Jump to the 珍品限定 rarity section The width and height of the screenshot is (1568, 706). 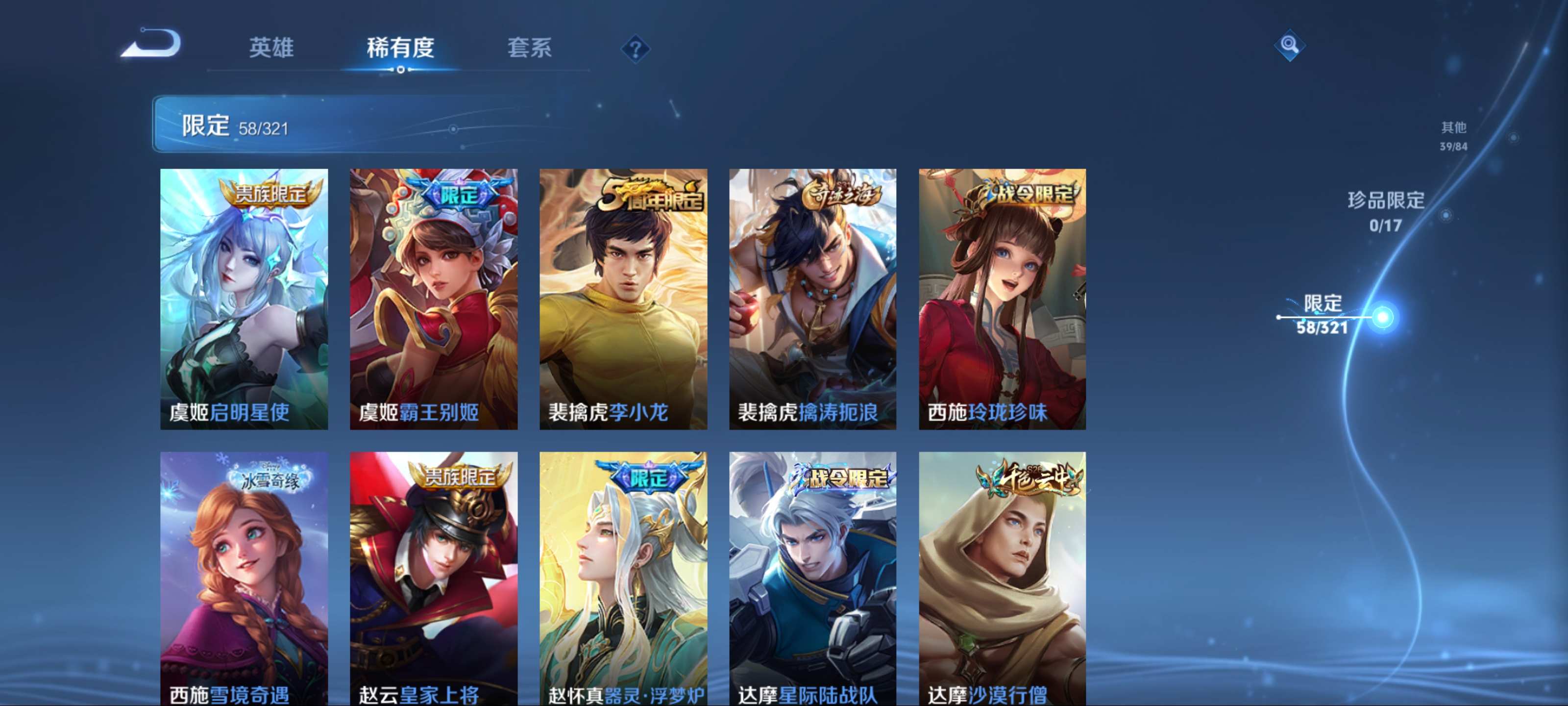(x=1385, y=211)
